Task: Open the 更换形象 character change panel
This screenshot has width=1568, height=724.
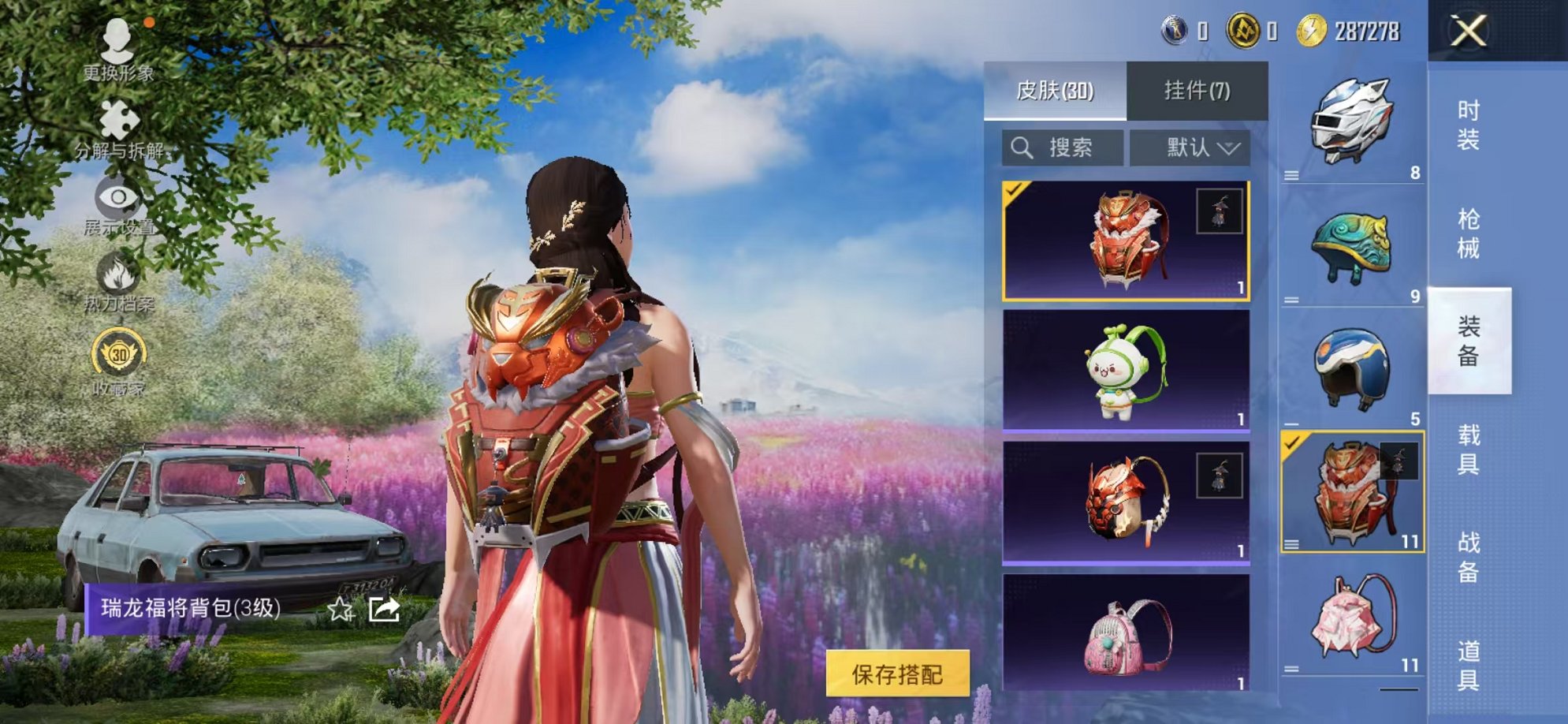Action: 117,47
